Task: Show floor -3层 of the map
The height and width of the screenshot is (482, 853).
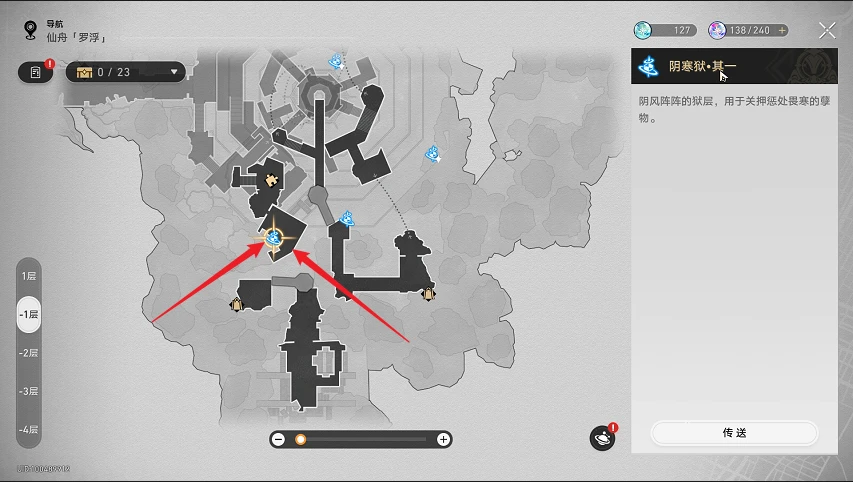Action: tap(29, 391)
